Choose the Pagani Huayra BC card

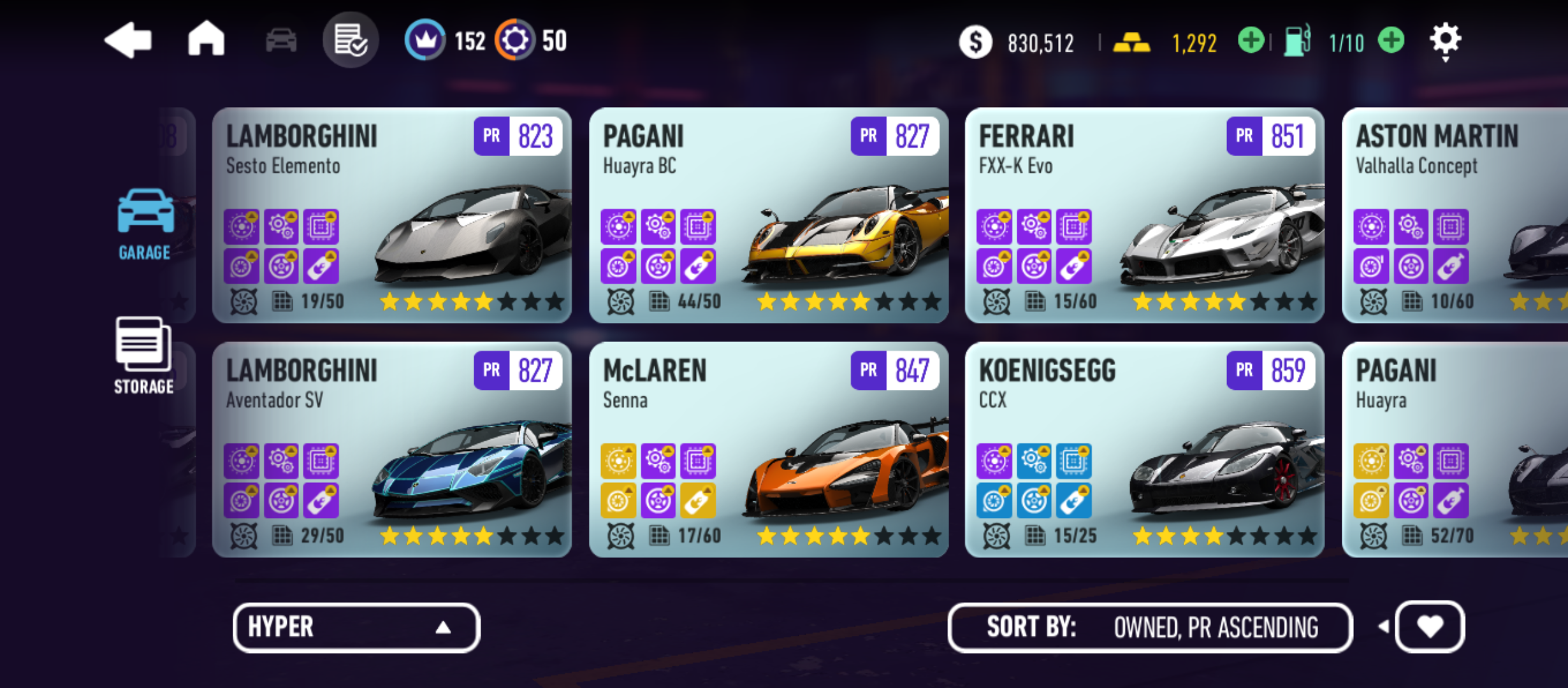click(768, 215)
